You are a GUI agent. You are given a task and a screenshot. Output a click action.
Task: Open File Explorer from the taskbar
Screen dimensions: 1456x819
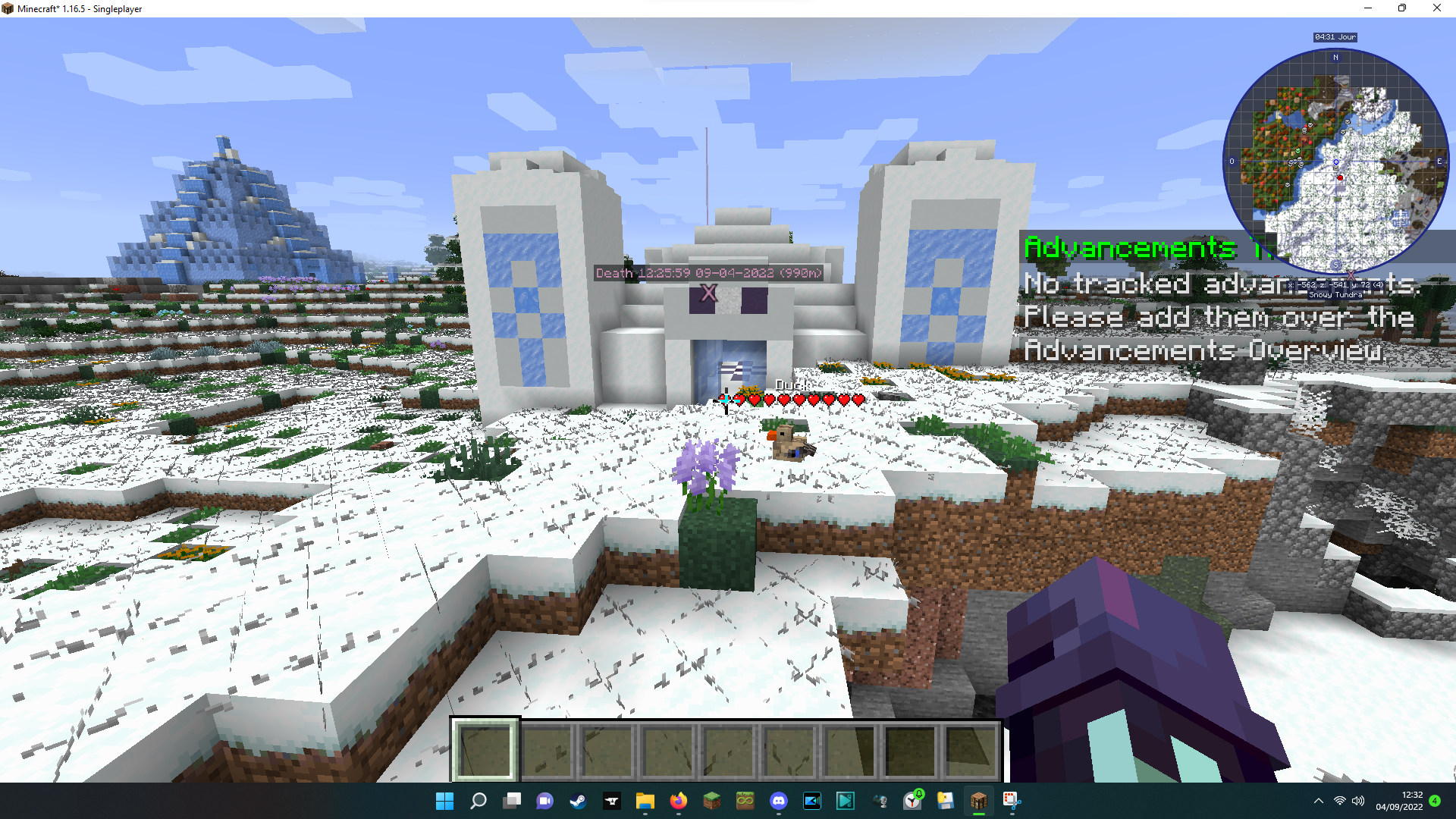tap(645, 802)
